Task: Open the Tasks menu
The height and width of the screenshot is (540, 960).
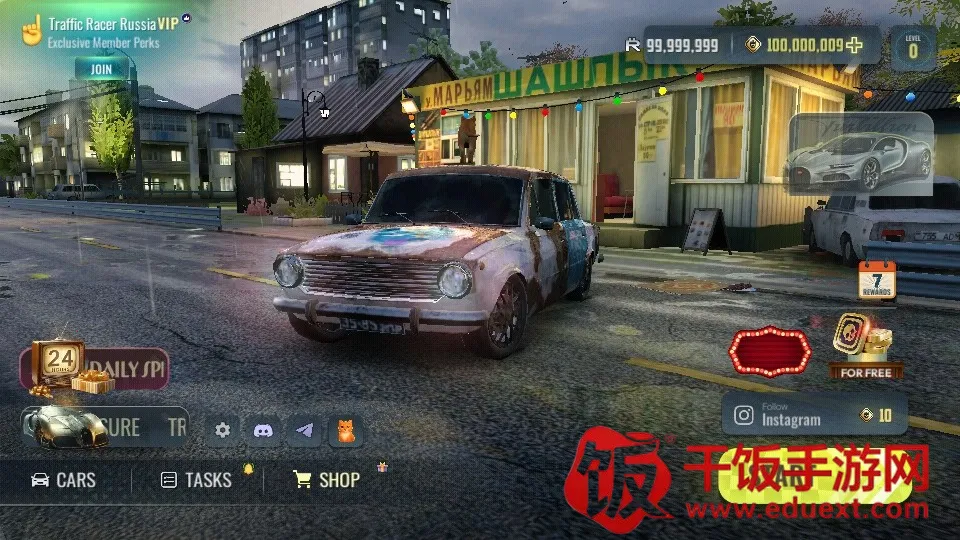Action: (197, 480)
